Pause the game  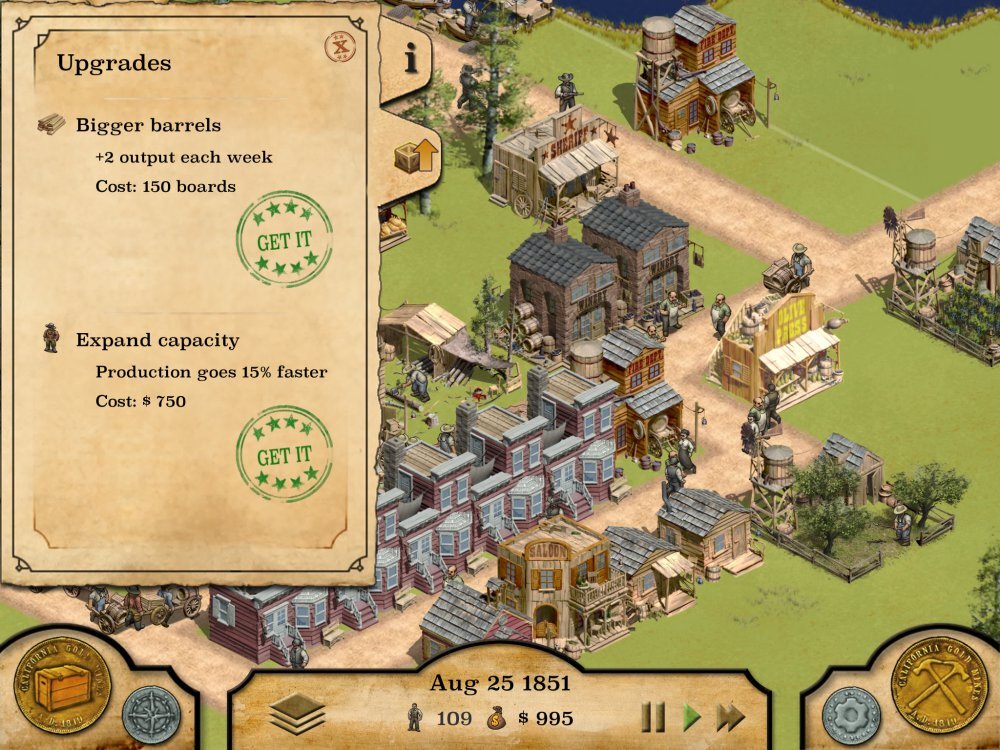pyautogui.click(x=653, y=717)
